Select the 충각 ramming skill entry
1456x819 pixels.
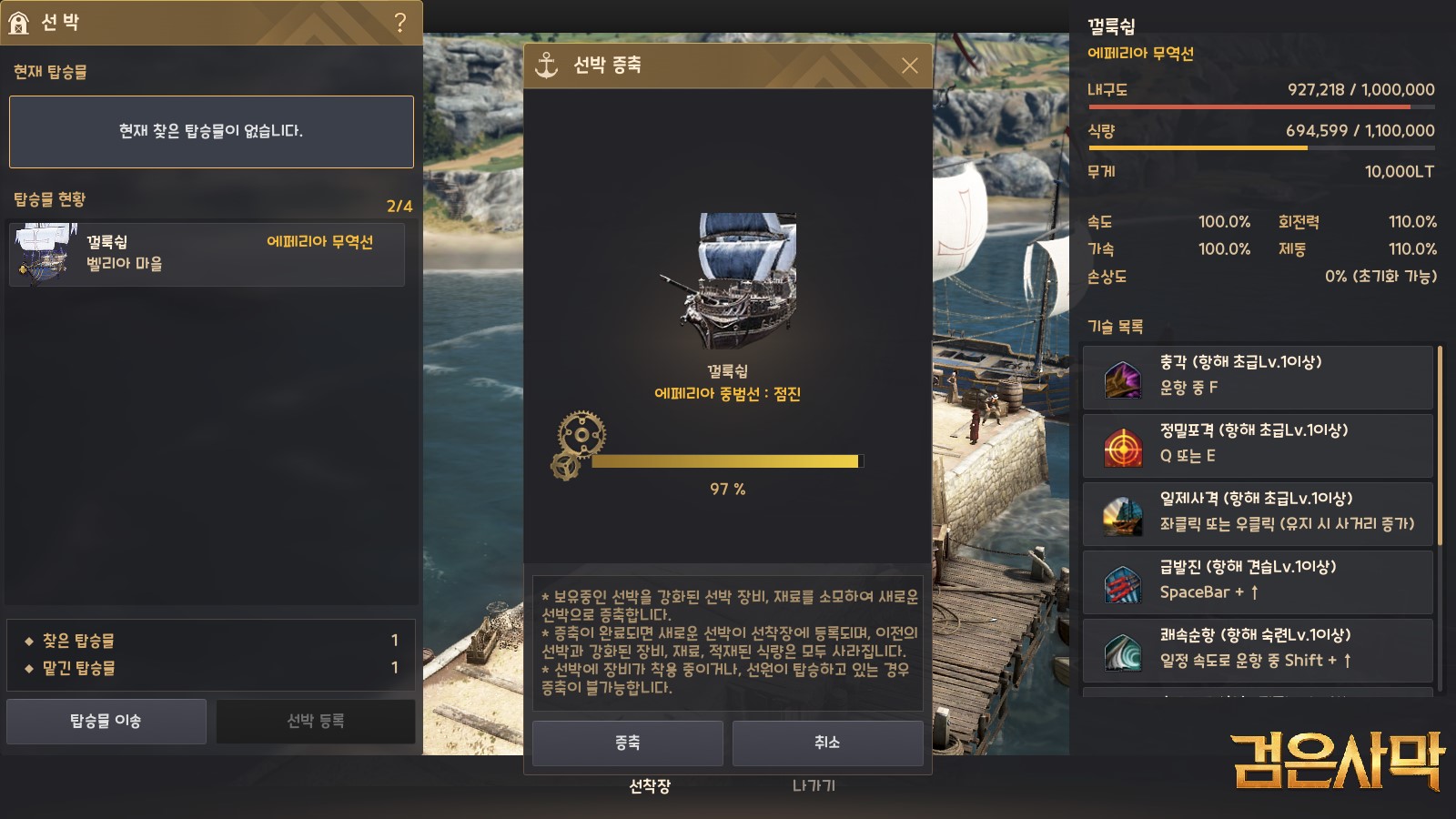[1258, 377]
